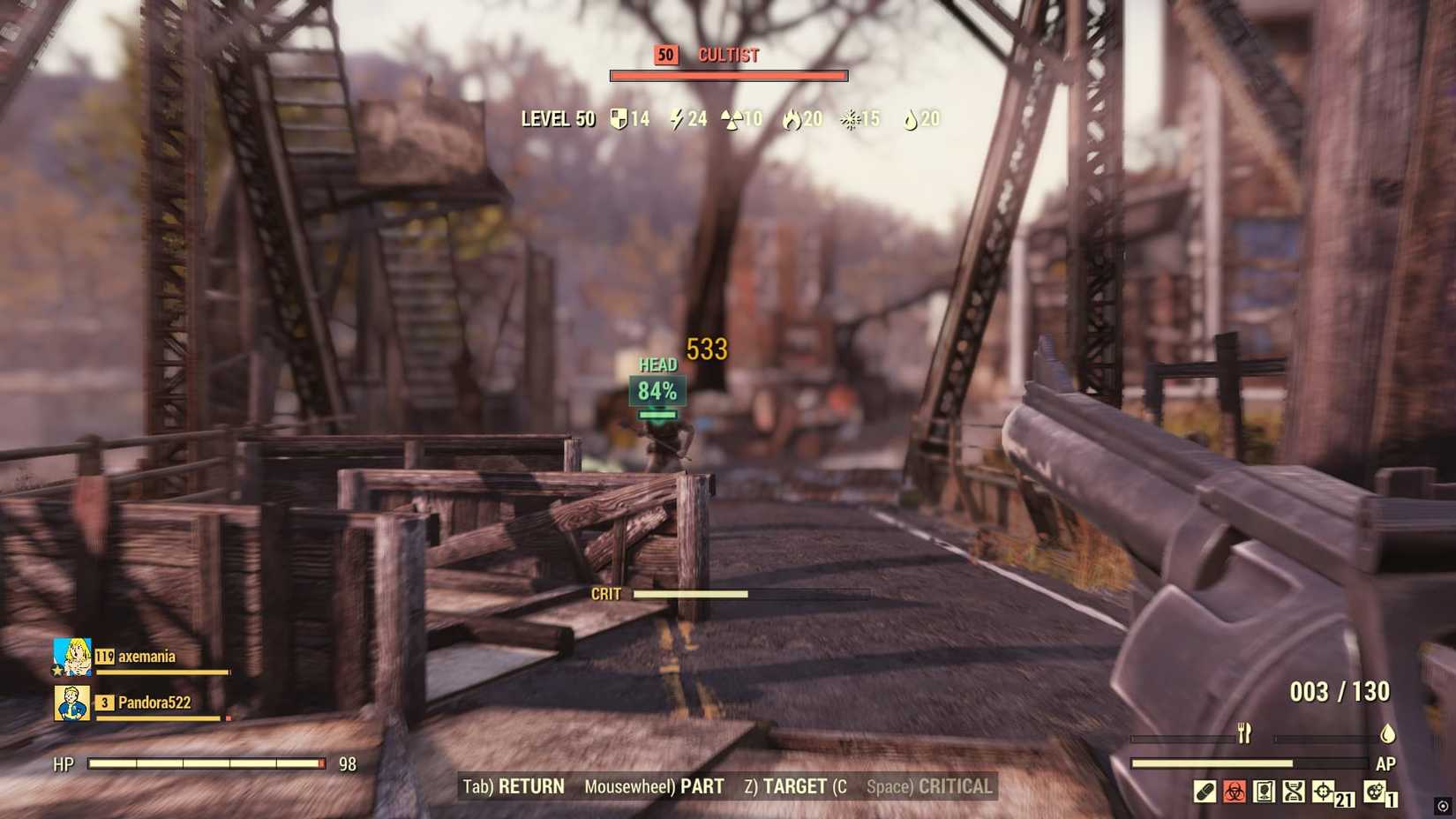The height and width of the screenshot is (819, 1456).
Task: Open the ID card consumable icon
Action: 1263,791
